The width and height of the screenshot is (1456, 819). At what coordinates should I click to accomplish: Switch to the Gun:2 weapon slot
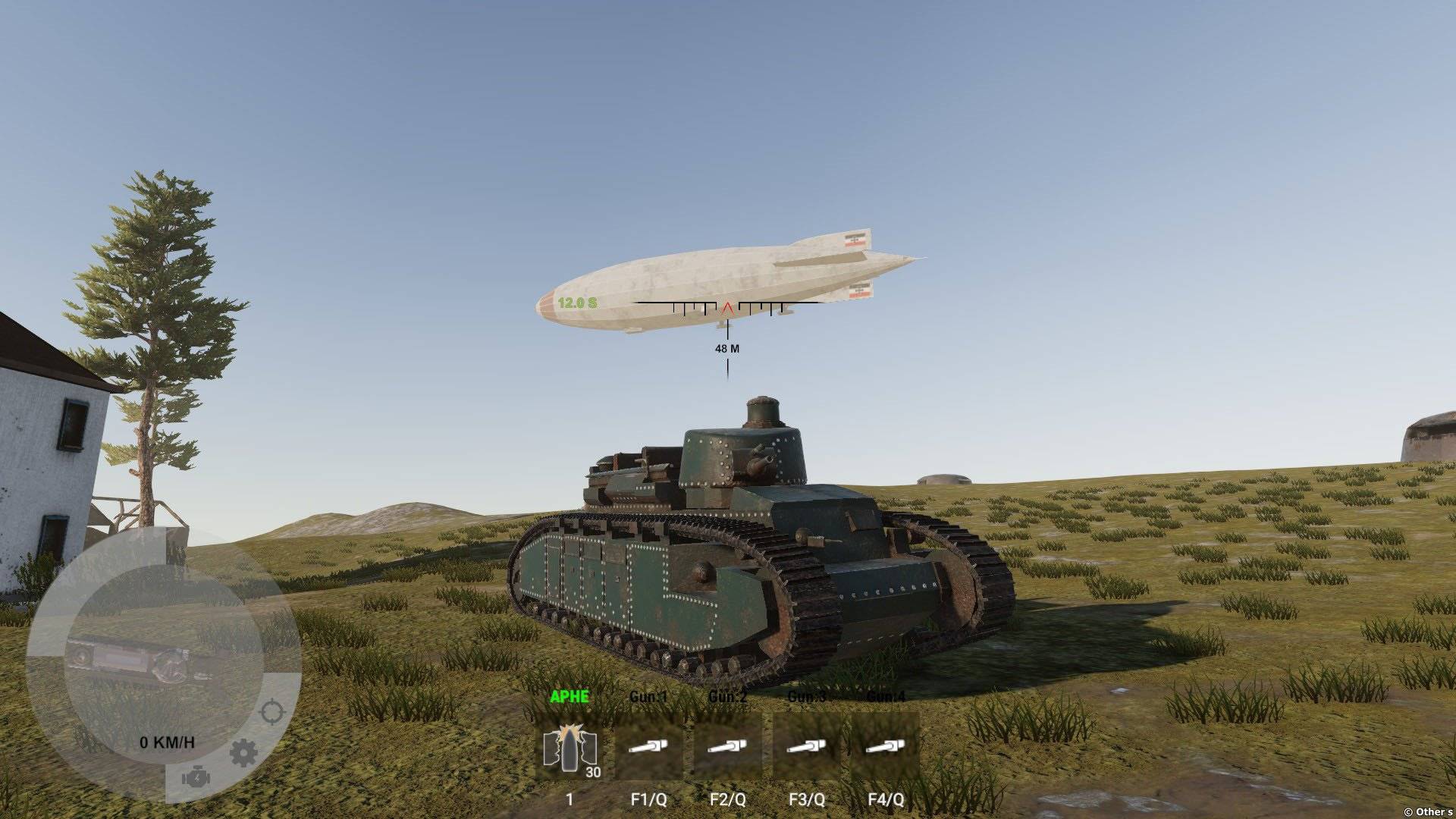(727, 748)
